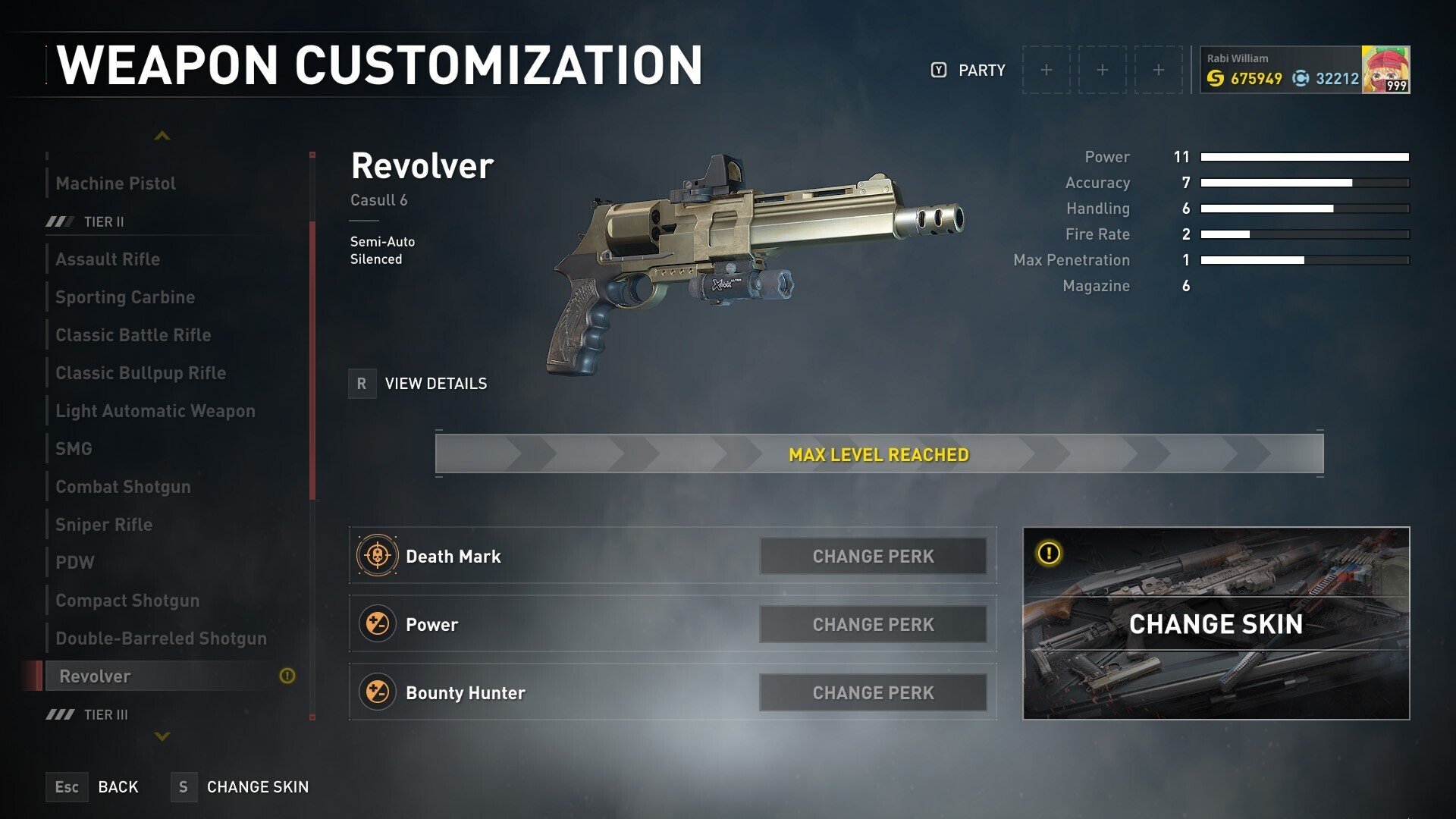Image resolution: width=1456 pixels, height=819 pixels.
Task: Open the Sniper Rifle entry
Action: tap(105, 525)
